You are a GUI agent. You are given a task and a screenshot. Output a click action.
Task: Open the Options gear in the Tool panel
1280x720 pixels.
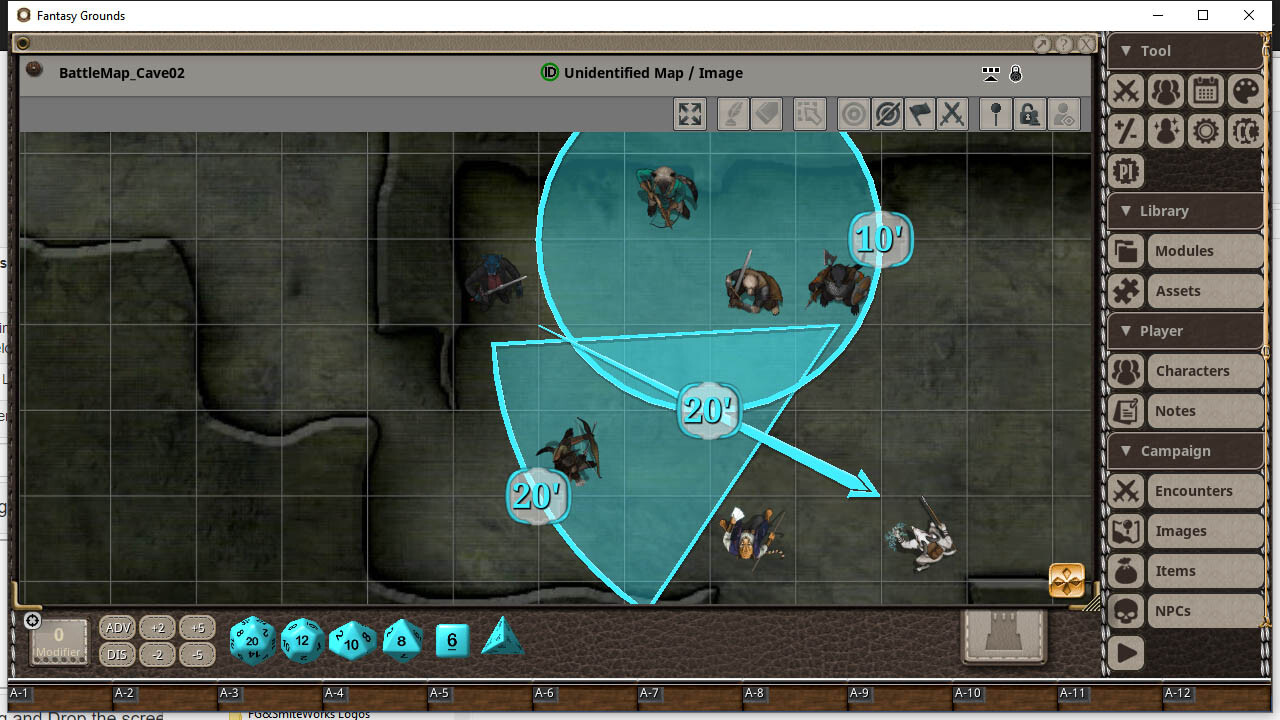(x=1205, y=131)
